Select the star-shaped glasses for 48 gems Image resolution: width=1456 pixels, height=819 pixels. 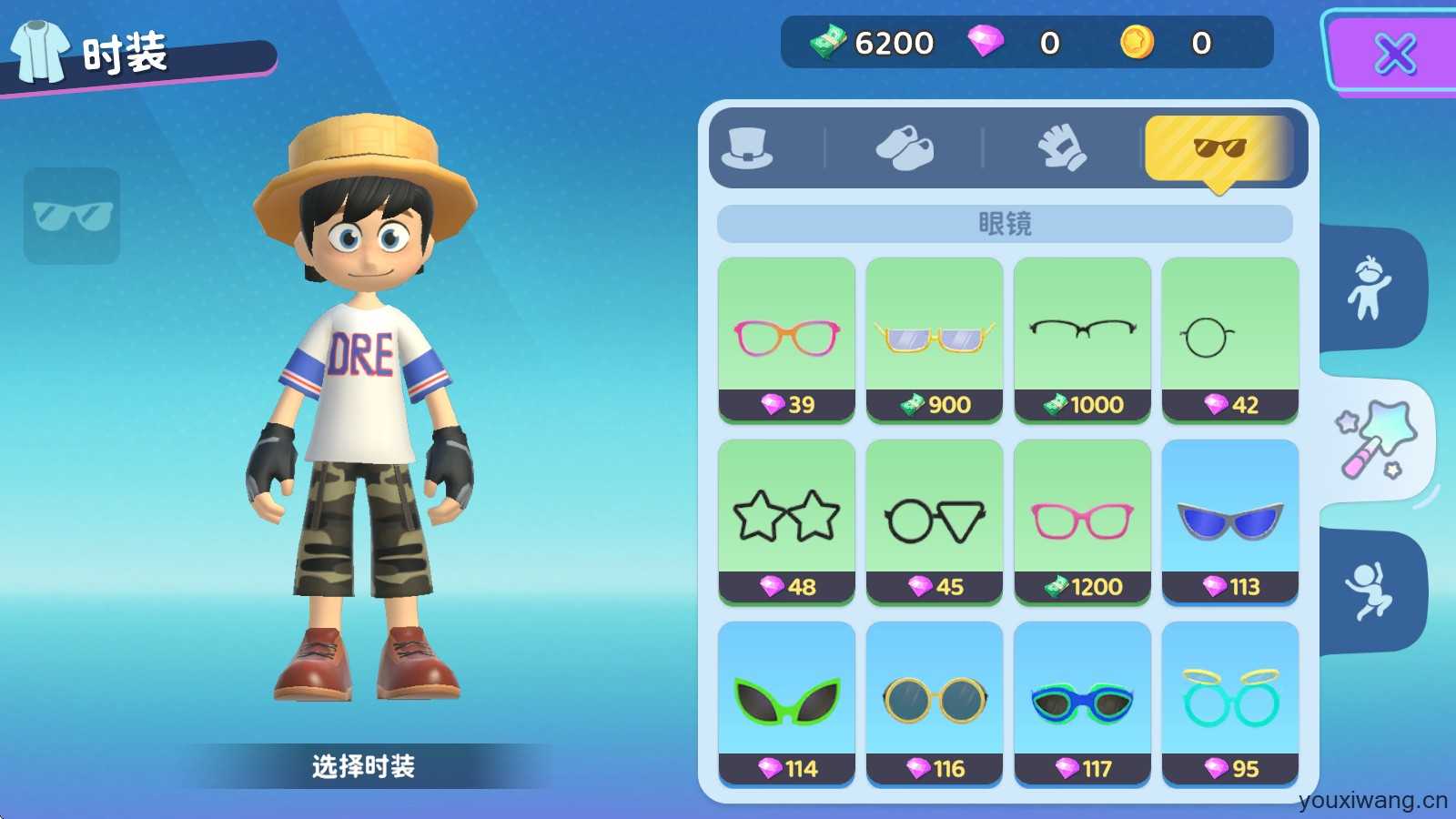point(786,521)
